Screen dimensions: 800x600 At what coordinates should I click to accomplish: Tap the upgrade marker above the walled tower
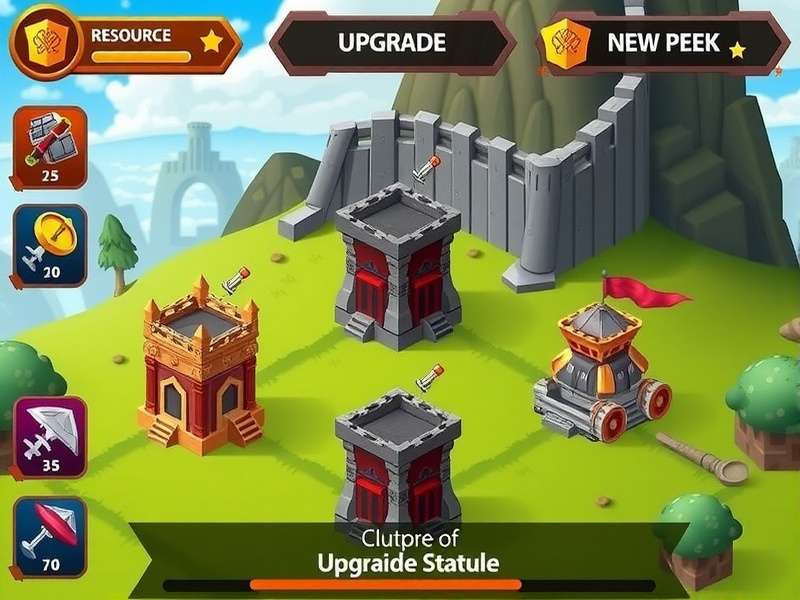(426, 167)
